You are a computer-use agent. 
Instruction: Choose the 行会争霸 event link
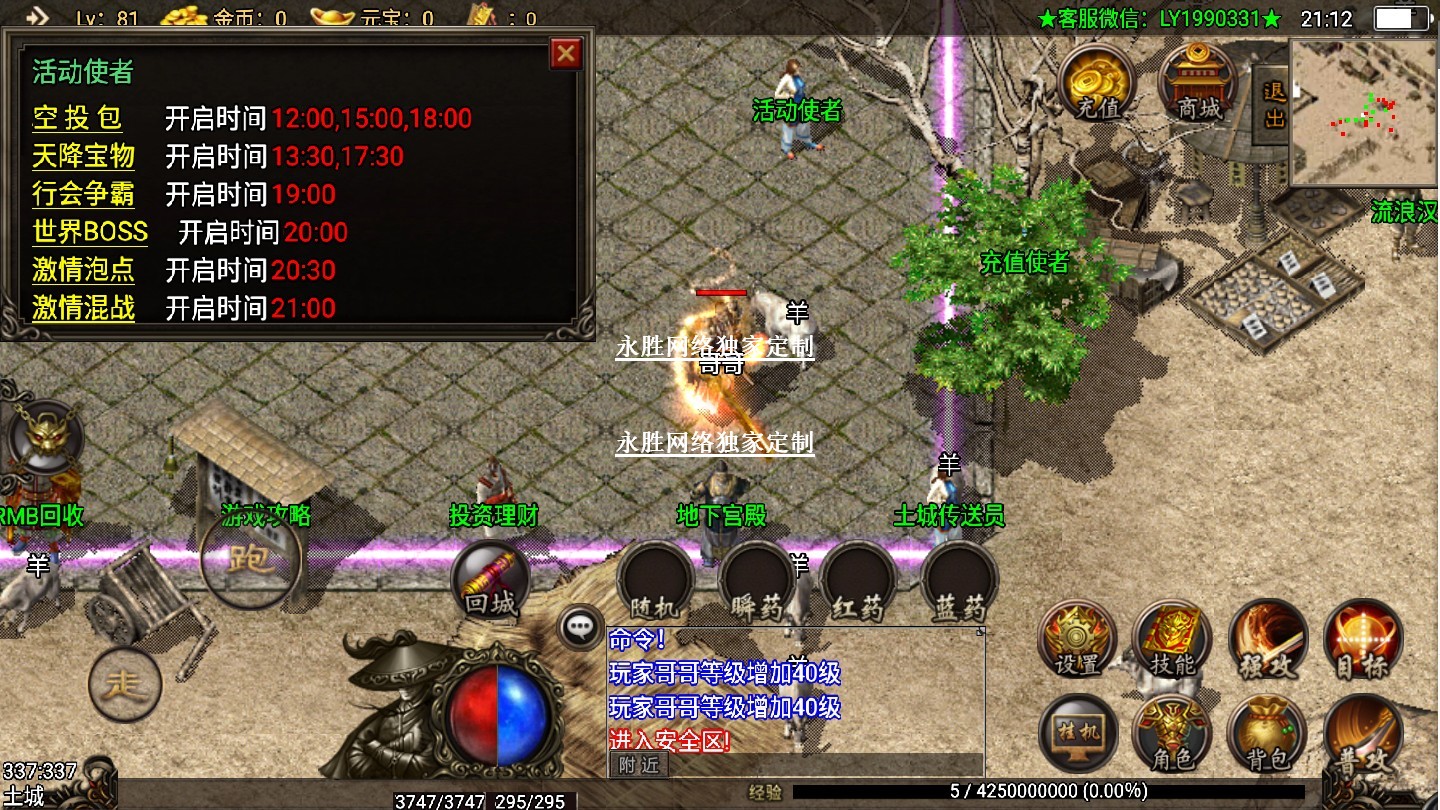83,194
